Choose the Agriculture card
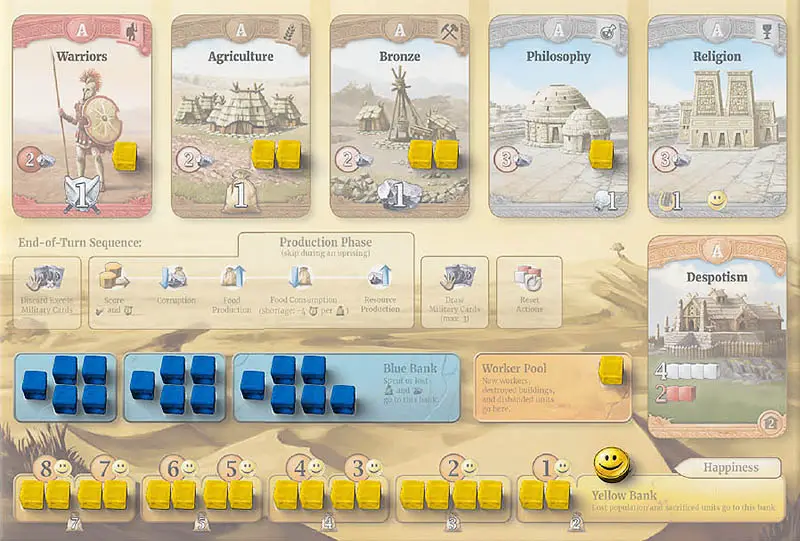The image size is (800, 541). [x=241, y=115]
